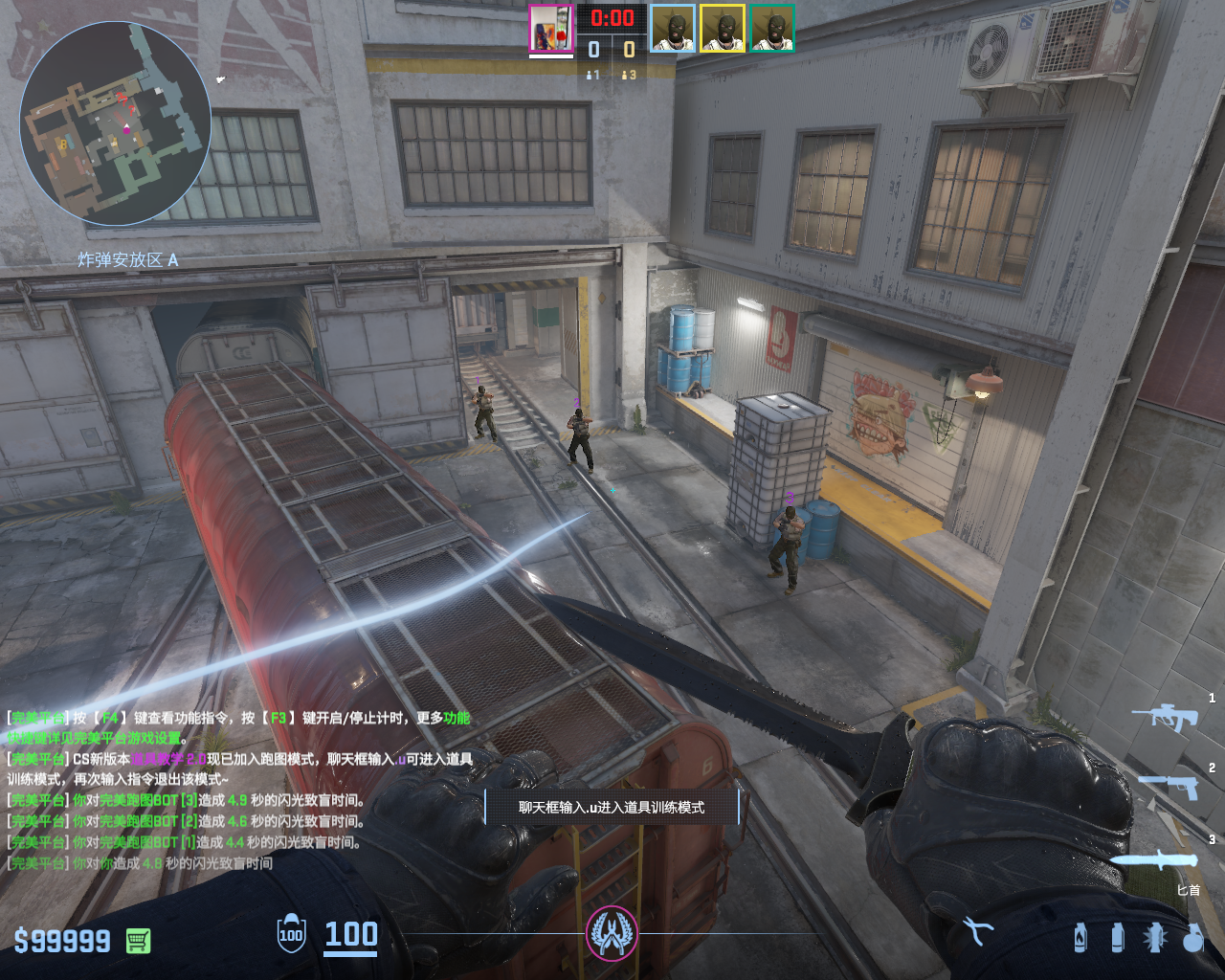Click the chat hint about .u training mode
The width and height of the screenshot is (1225, 980).
pos(612,808)
